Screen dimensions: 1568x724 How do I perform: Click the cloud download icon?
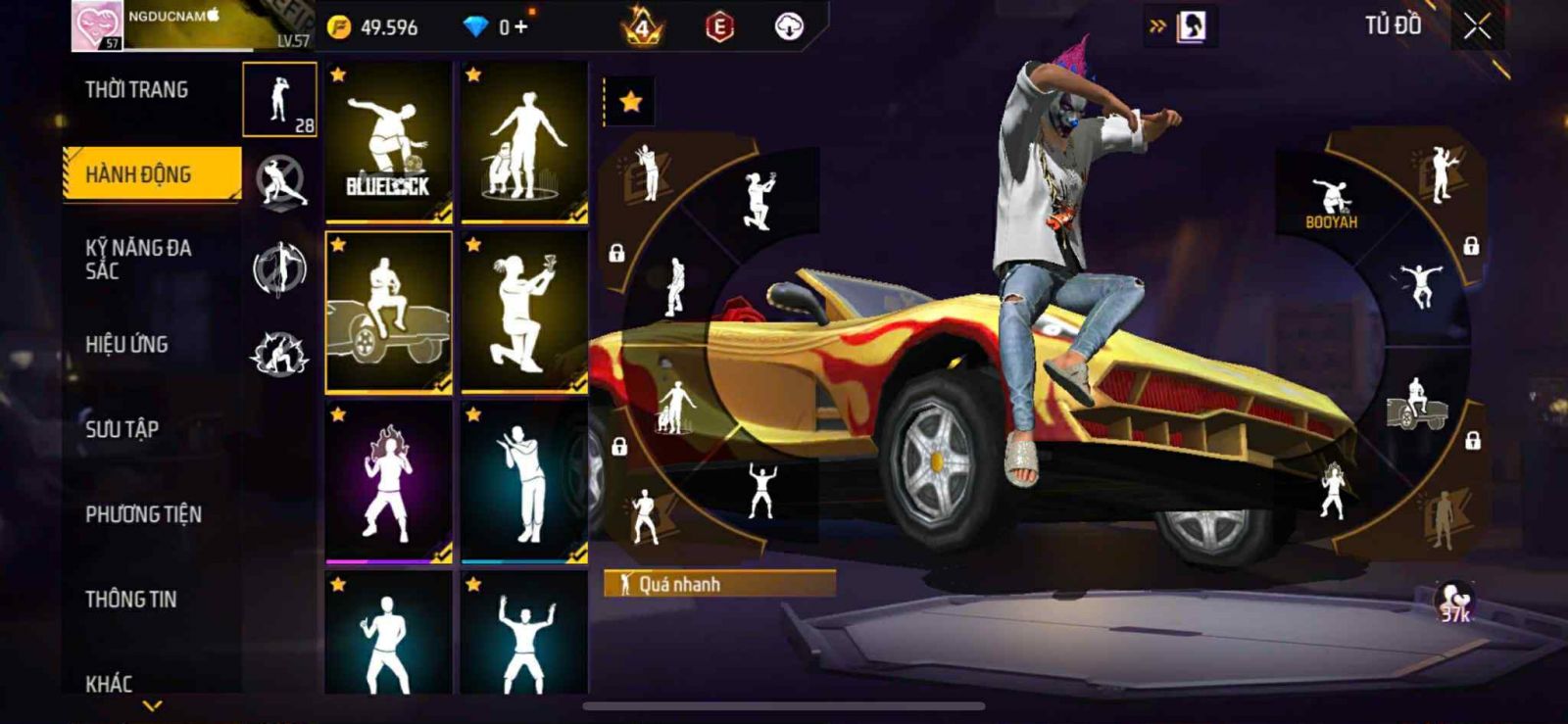789,27
